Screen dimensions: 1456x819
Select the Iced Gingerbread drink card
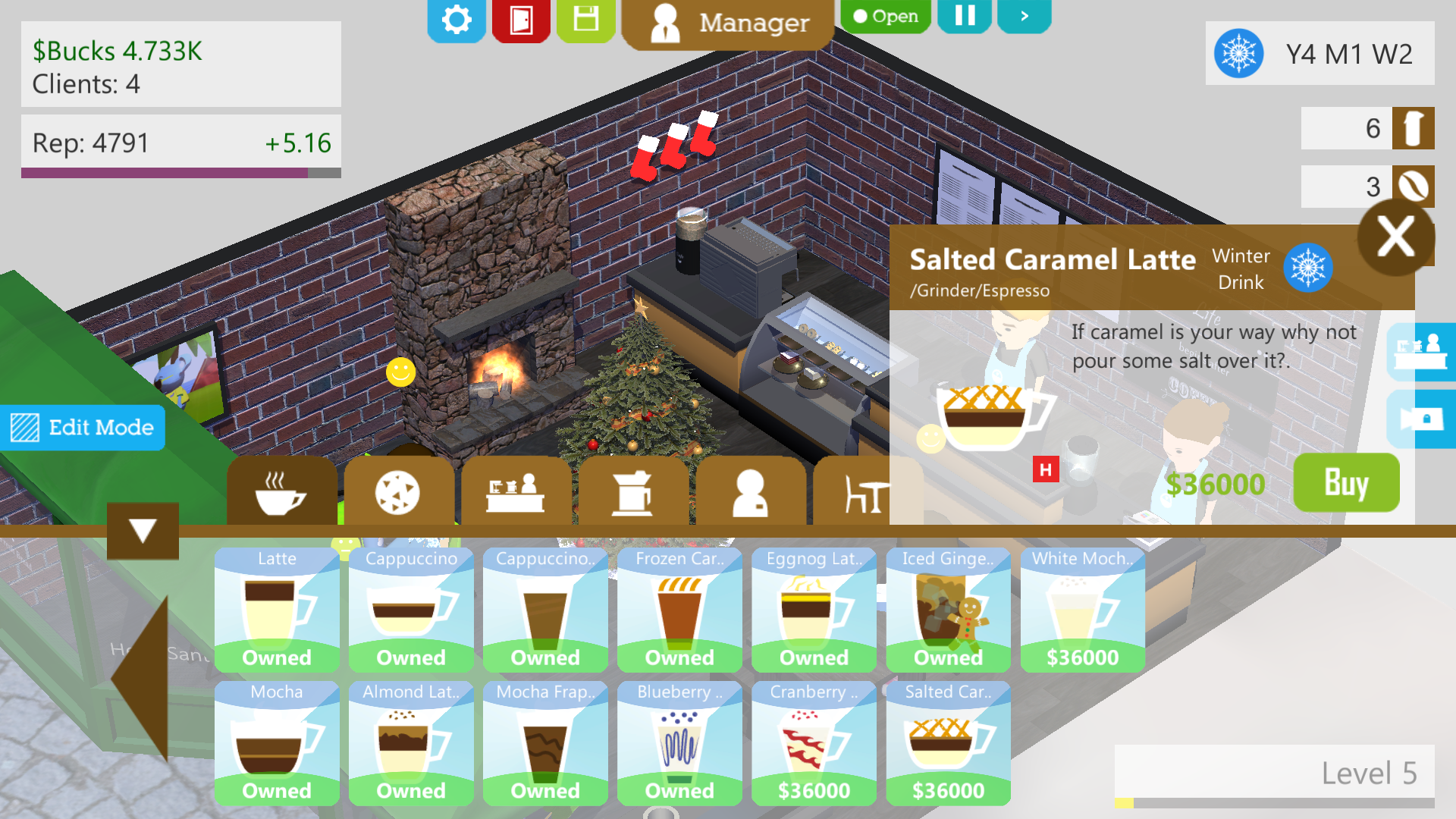(x=948, y=610)
